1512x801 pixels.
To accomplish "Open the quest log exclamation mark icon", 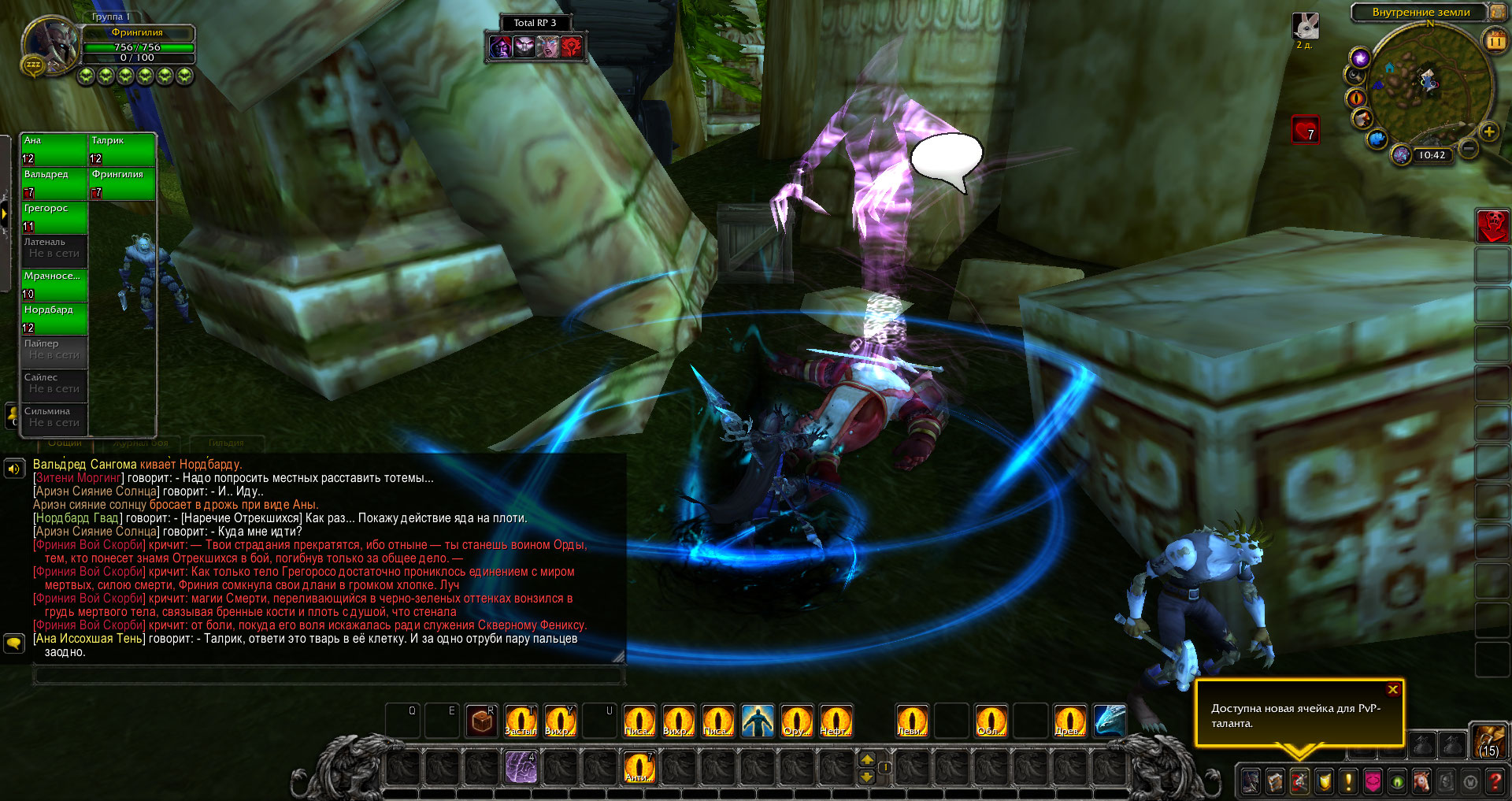I will pos(1348,781).
